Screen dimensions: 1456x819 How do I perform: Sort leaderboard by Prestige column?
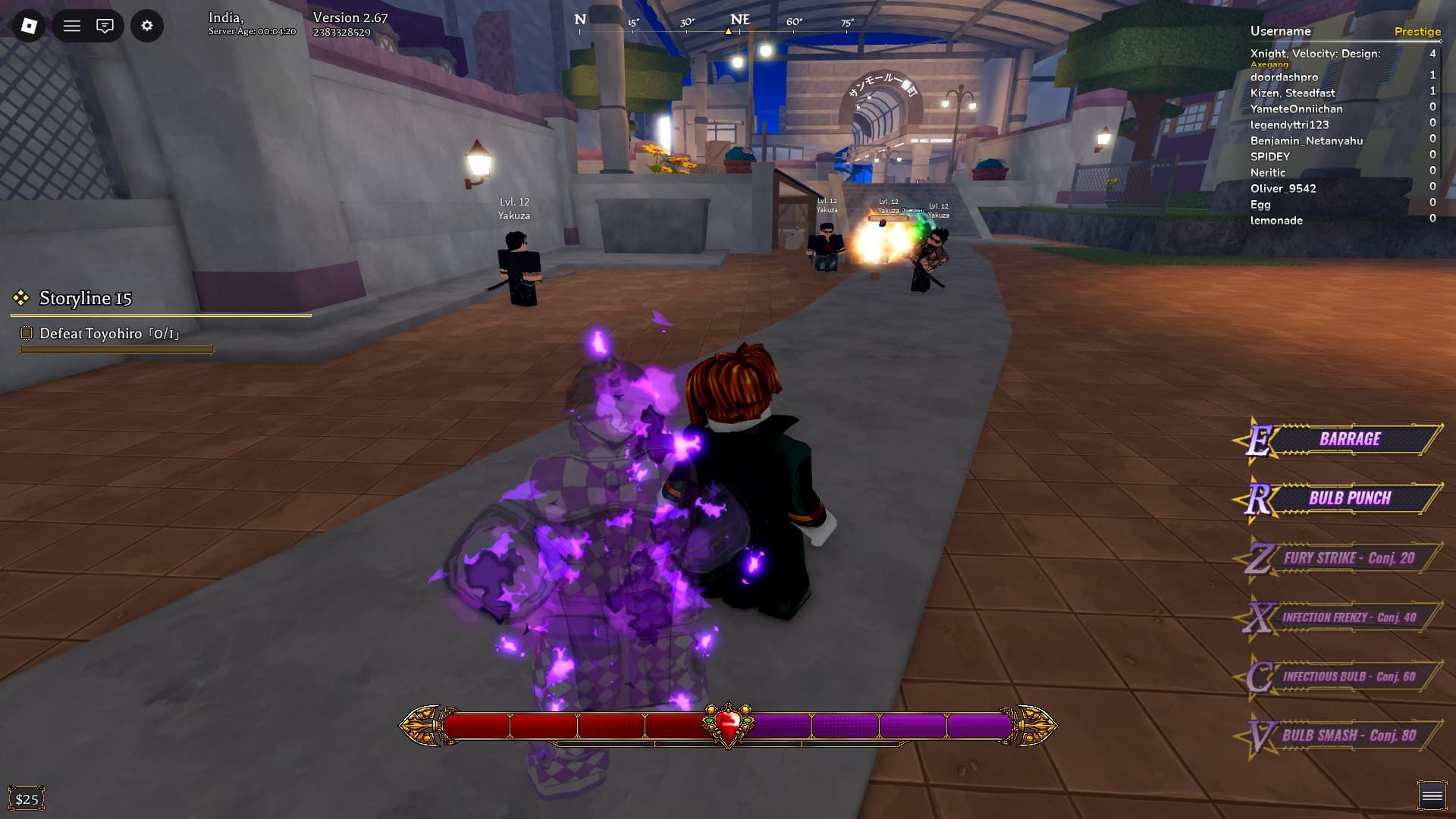pyautogui.click(x=1417, y=32)
